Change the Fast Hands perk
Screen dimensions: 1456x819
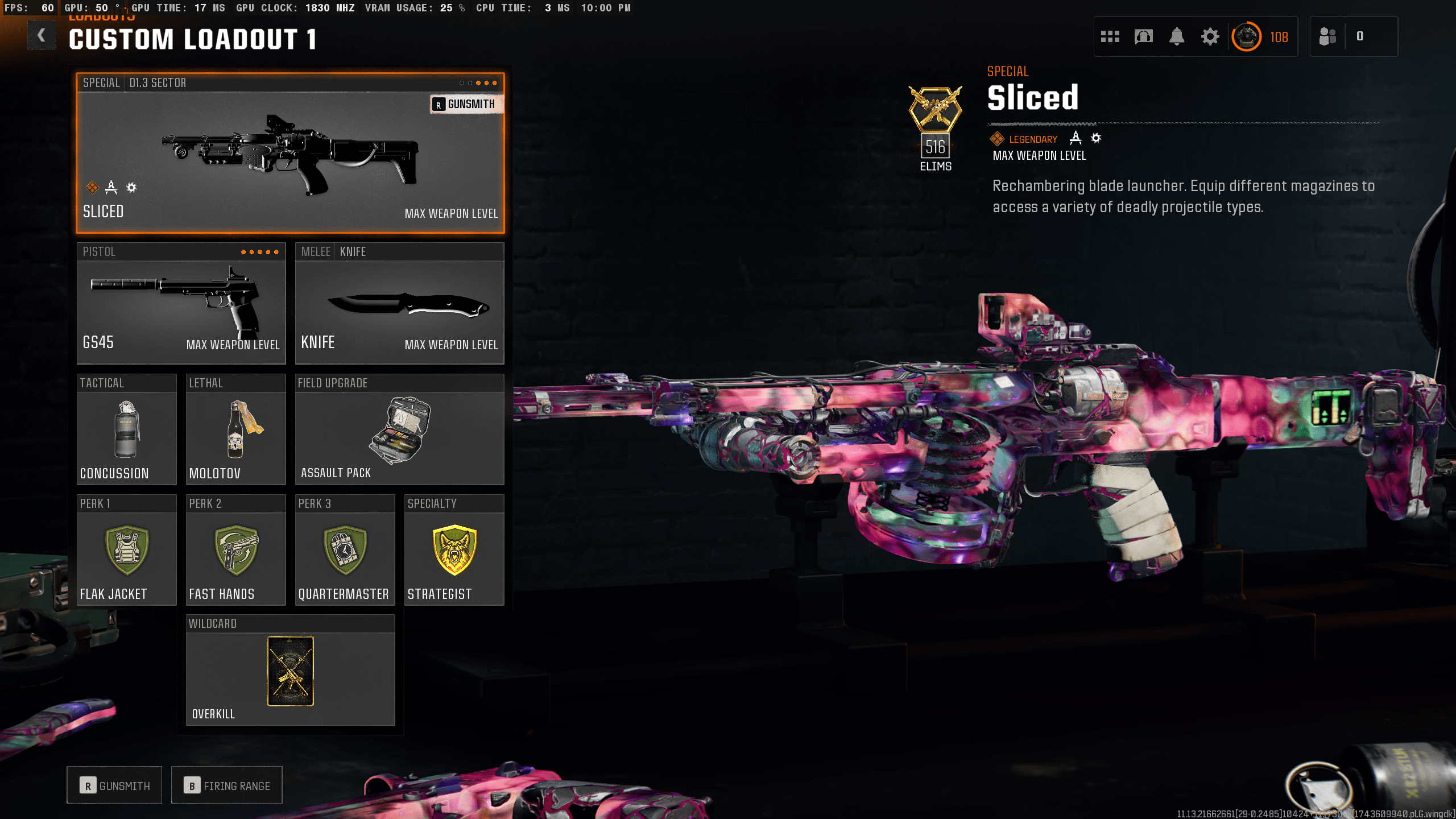(x=235, y=550)
